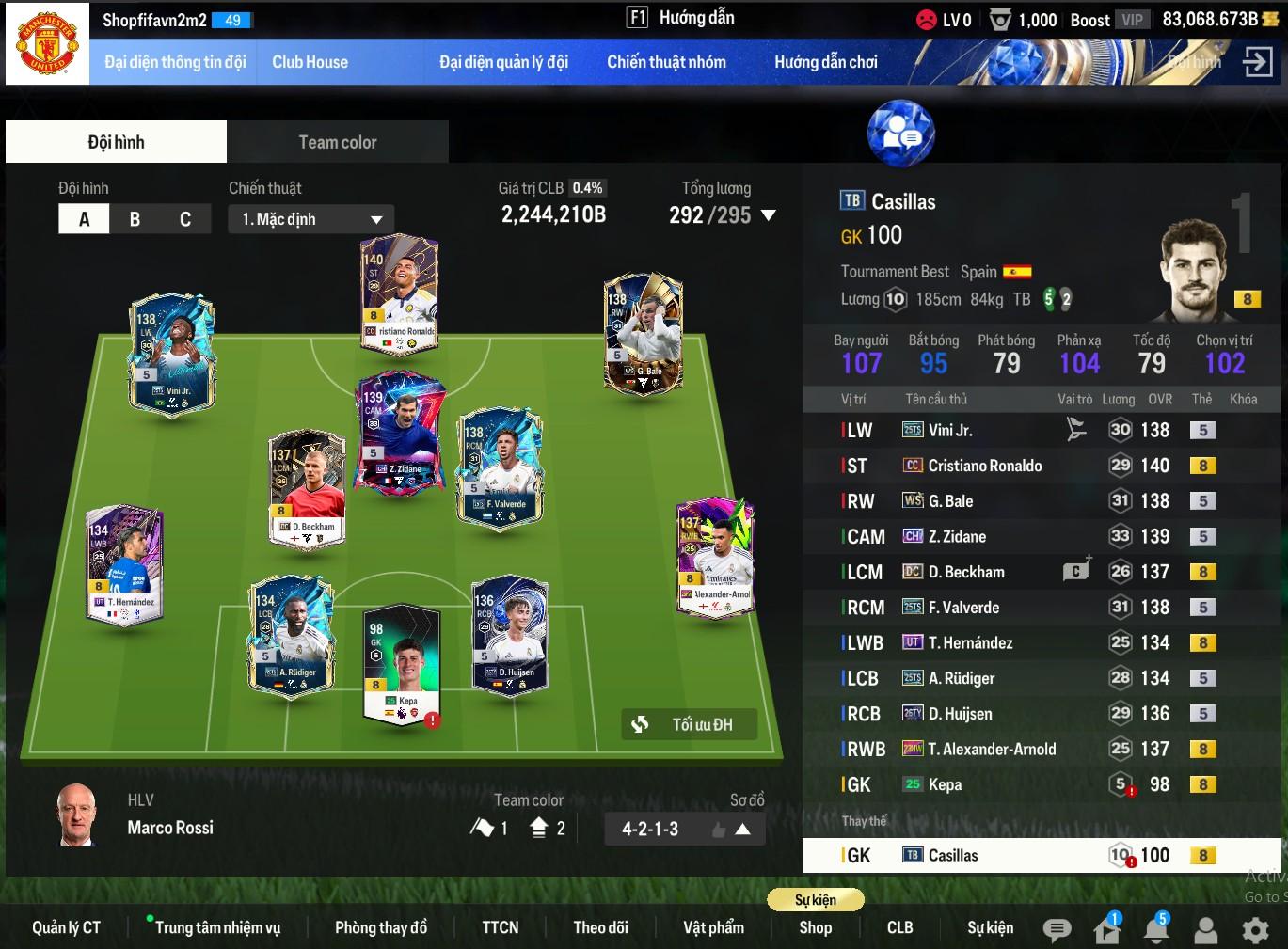The image size is (1288, 949).
Task: Expand the Tổng lương salary arrow
Action: (x=769, y=215)
